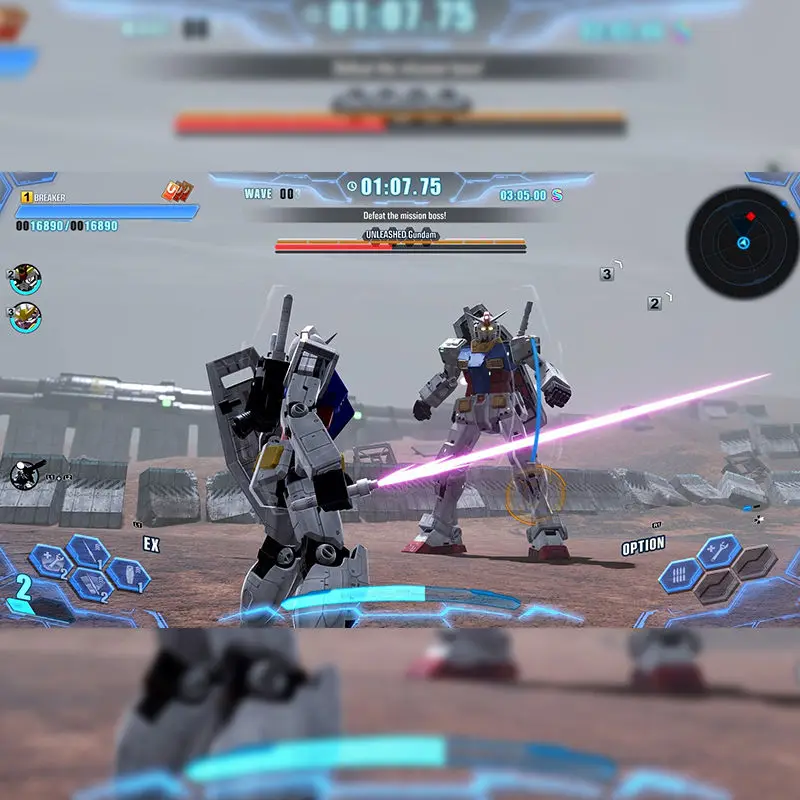Trigger the EX skill showing a shield
The height and width of the screenshot is (800, 800).
coord(128,573)
